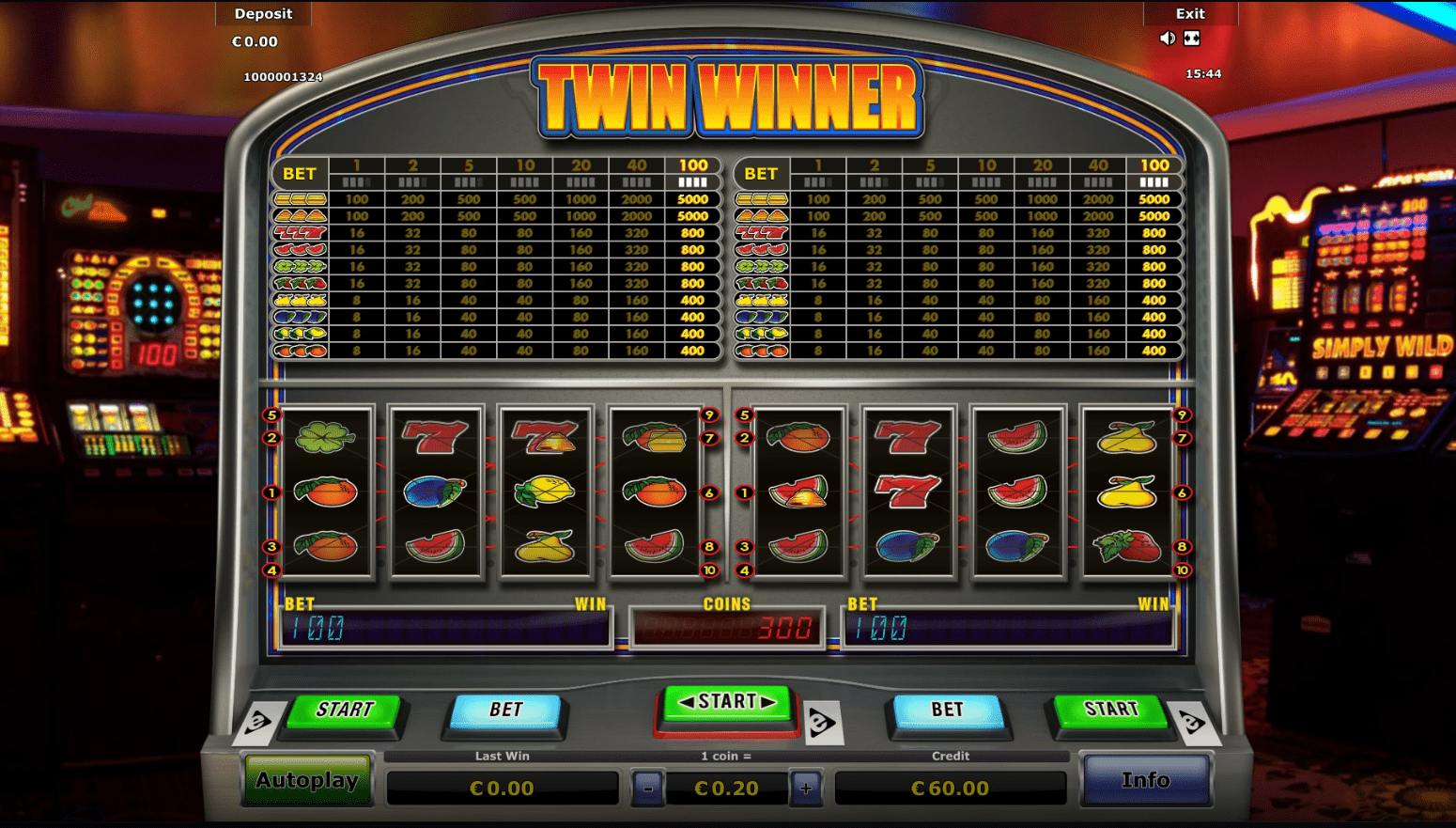Open the Deposit screen
This screenshot has height=828, width=1456.
tap(263, 13)
